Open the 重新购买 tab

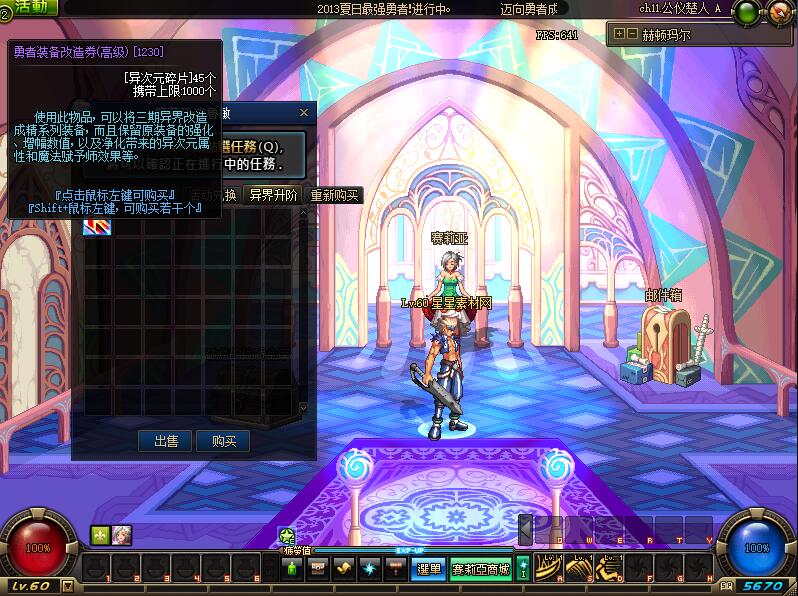pos(335,195)
